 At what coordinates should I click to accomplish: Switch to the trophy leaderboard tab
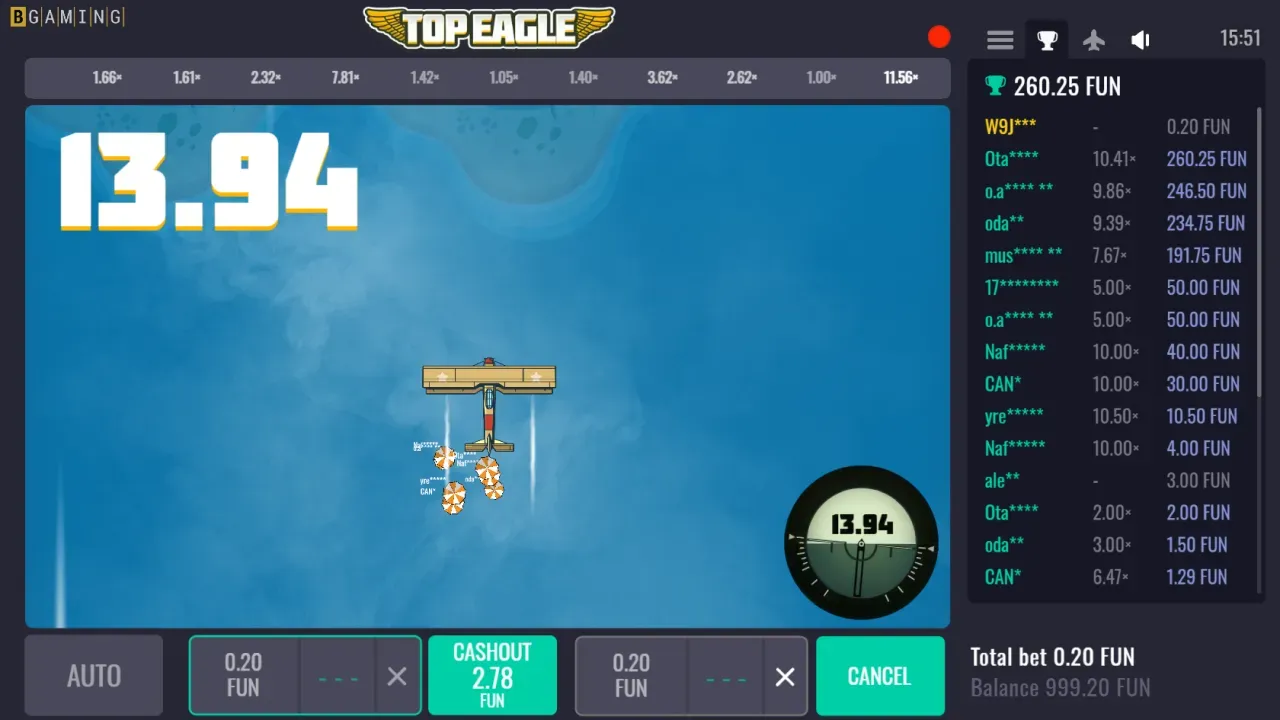pyautogui.click(x=1046, y=40)
